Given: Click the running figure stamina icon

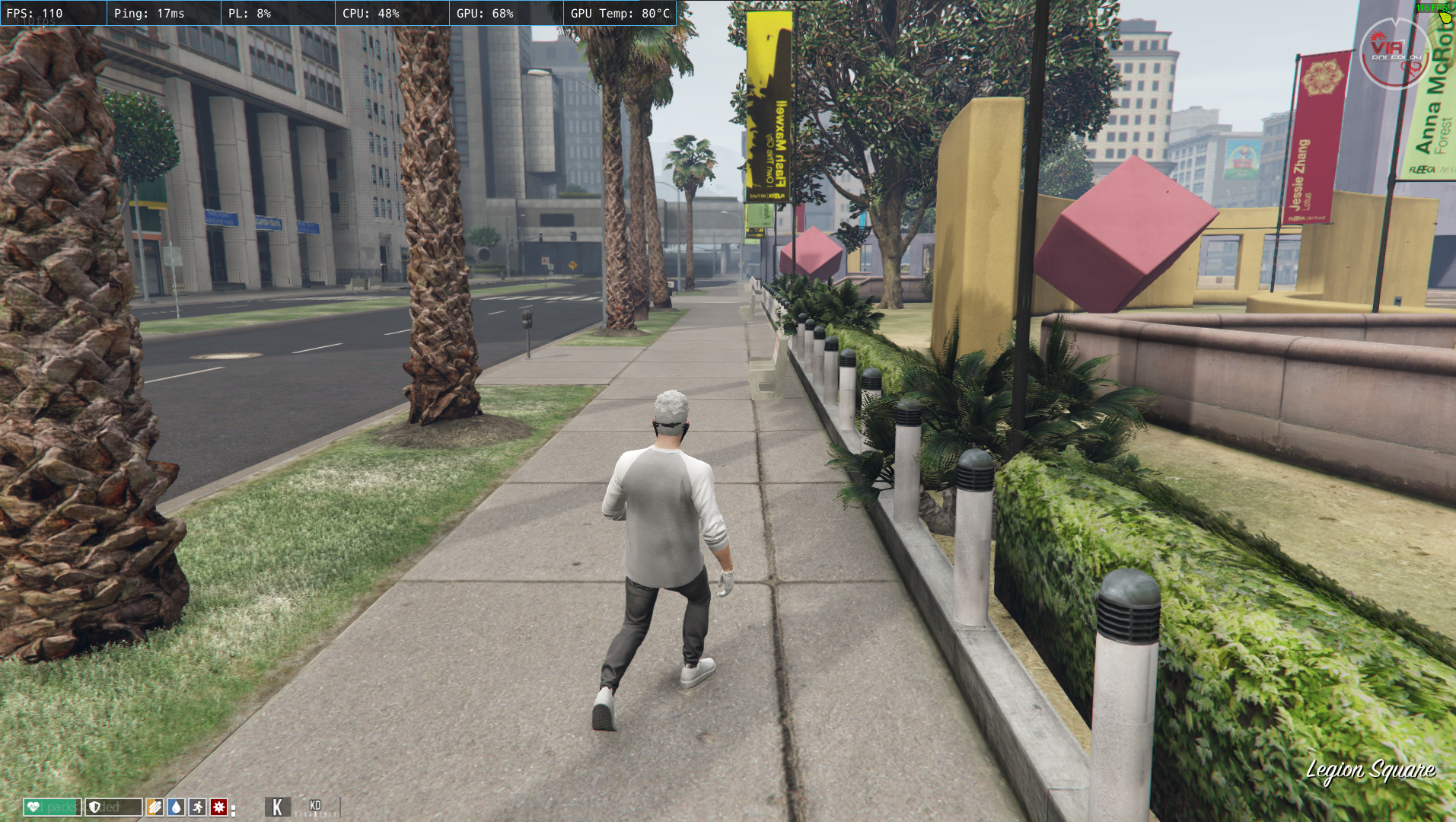Looking at the screenshot, I should click(x=196, y=808).
